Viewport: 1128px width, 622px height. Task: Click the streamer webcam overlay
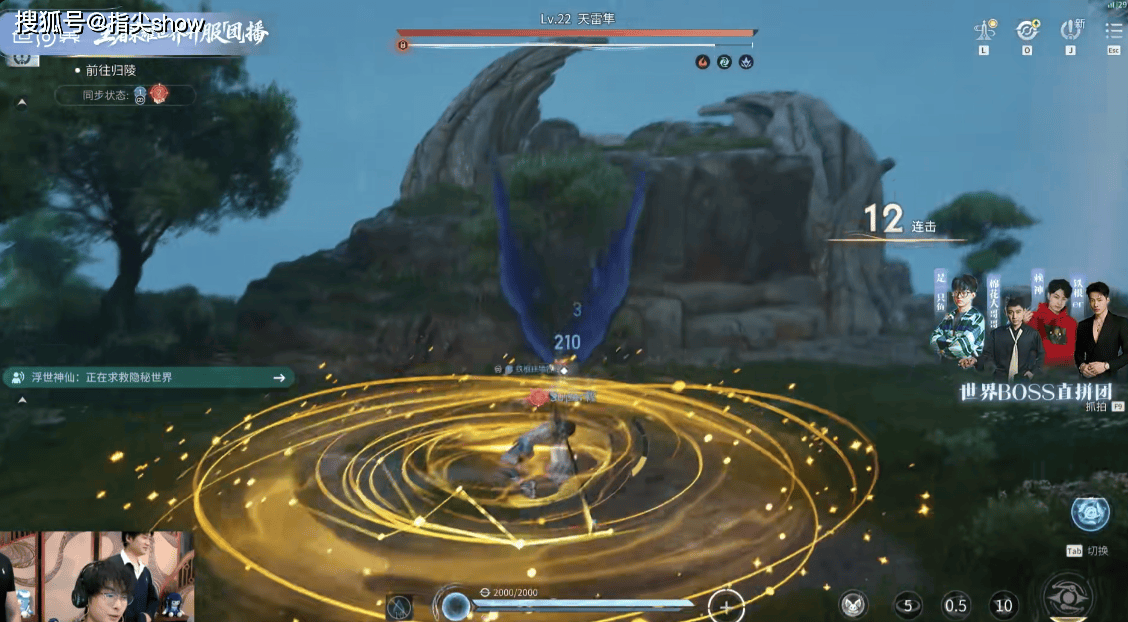[x=97, y=576]
